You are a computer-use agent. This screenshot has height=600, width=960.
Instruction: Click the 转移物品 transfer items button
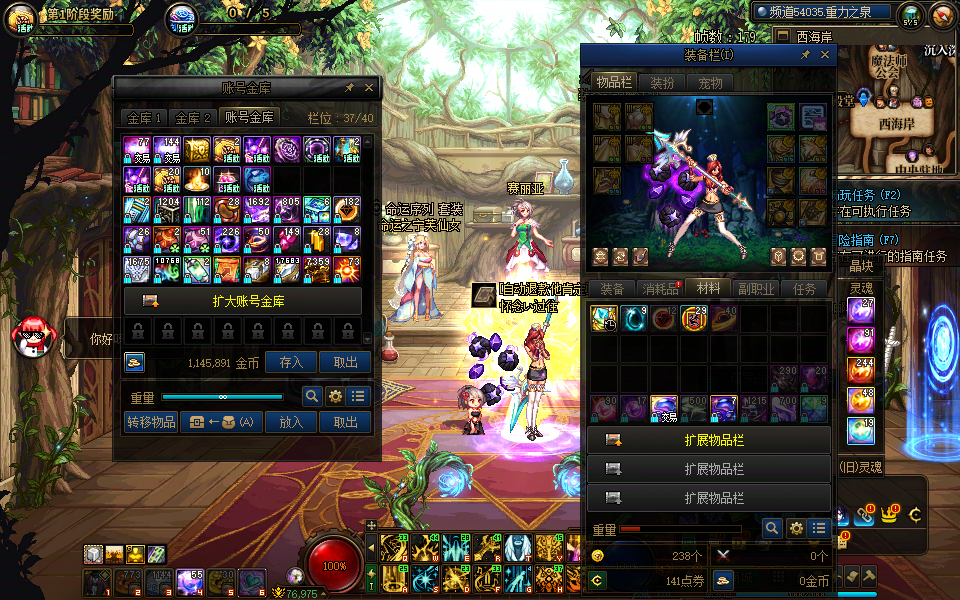coord(151,422)
